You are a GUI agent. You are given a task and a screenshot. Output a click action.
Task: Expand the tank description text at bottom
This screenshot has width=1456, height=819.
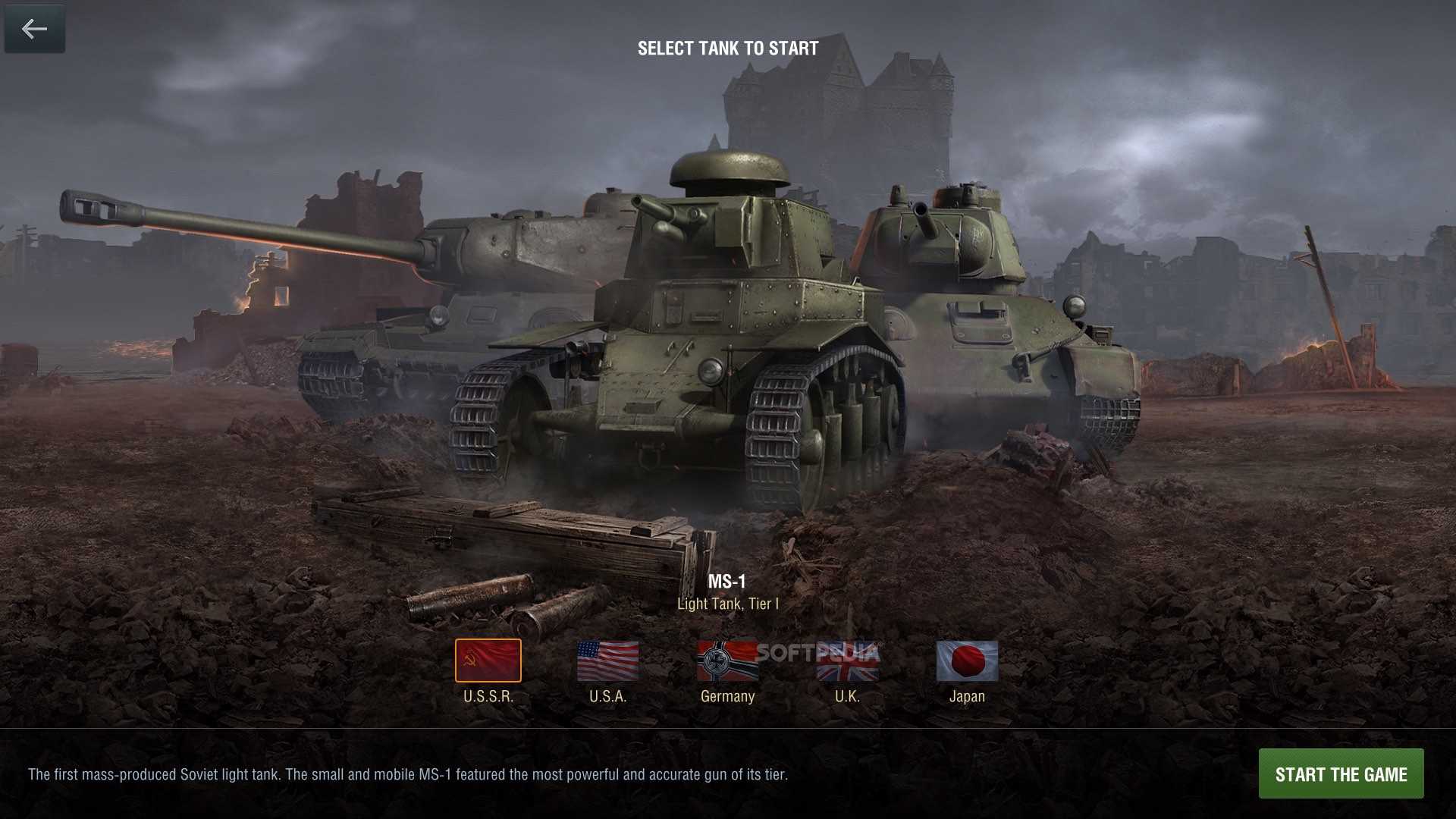click(x=408, y=774)
